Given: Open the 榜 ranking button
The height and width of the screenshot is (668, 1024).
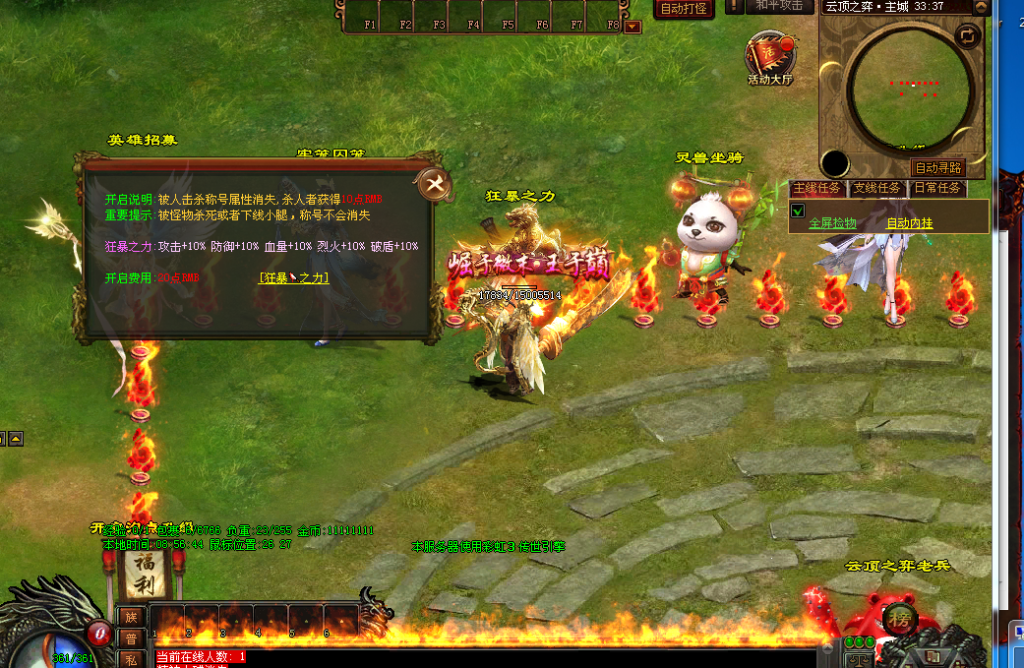Looking at the screenshot, I should click(901, 617).
